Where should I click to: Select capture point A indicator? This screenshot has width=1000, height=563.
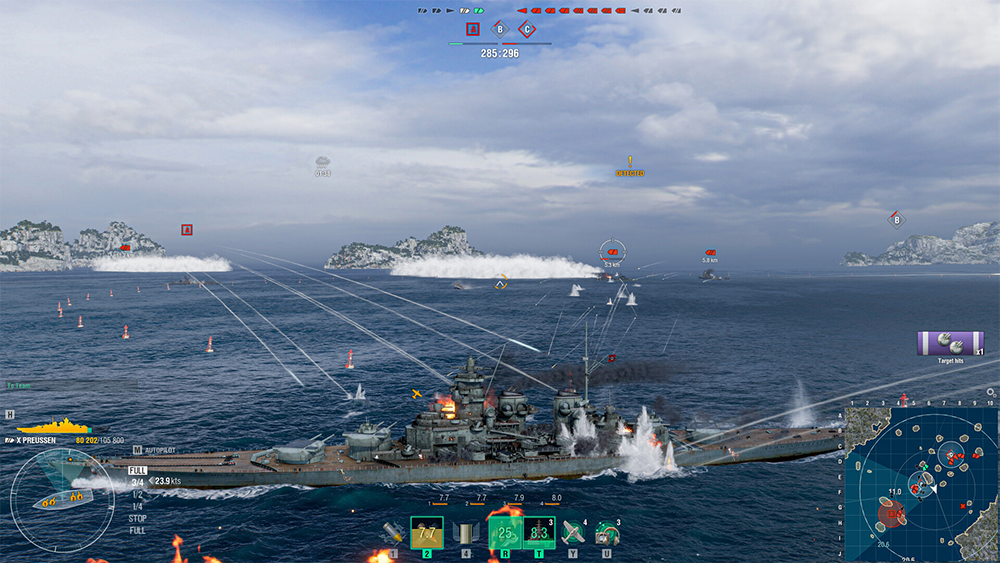473,29
